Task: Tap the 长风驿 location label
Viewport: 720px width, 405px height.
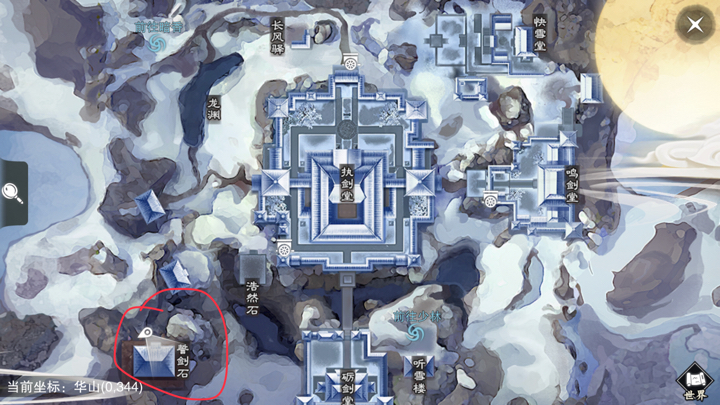Action: (277, 39)
